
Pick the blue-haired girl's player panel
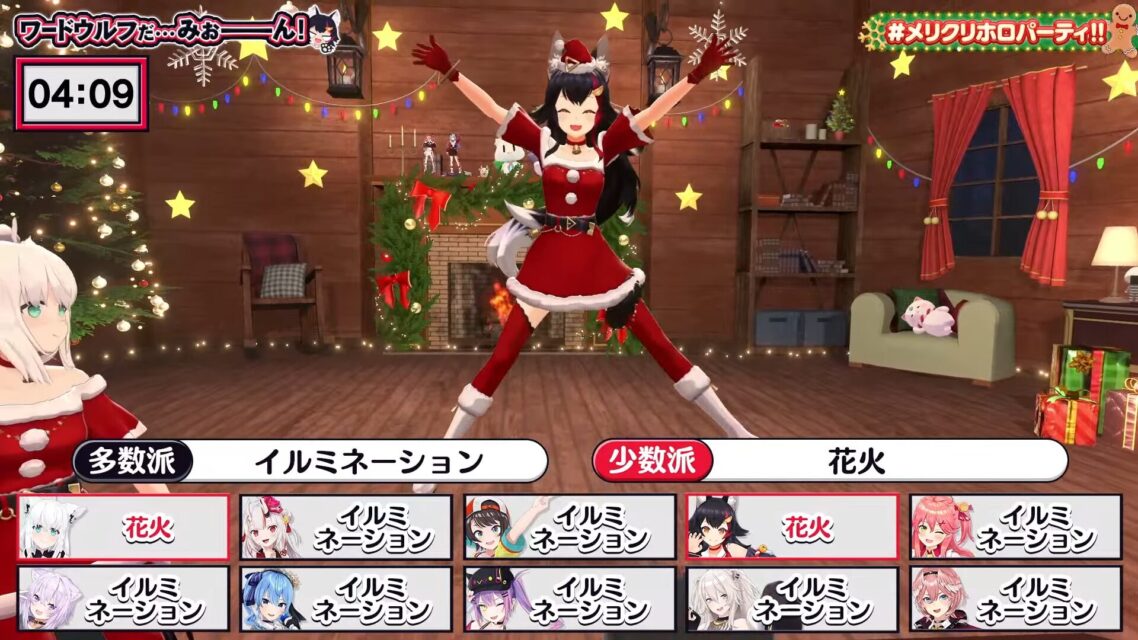[x=346, y=599]
